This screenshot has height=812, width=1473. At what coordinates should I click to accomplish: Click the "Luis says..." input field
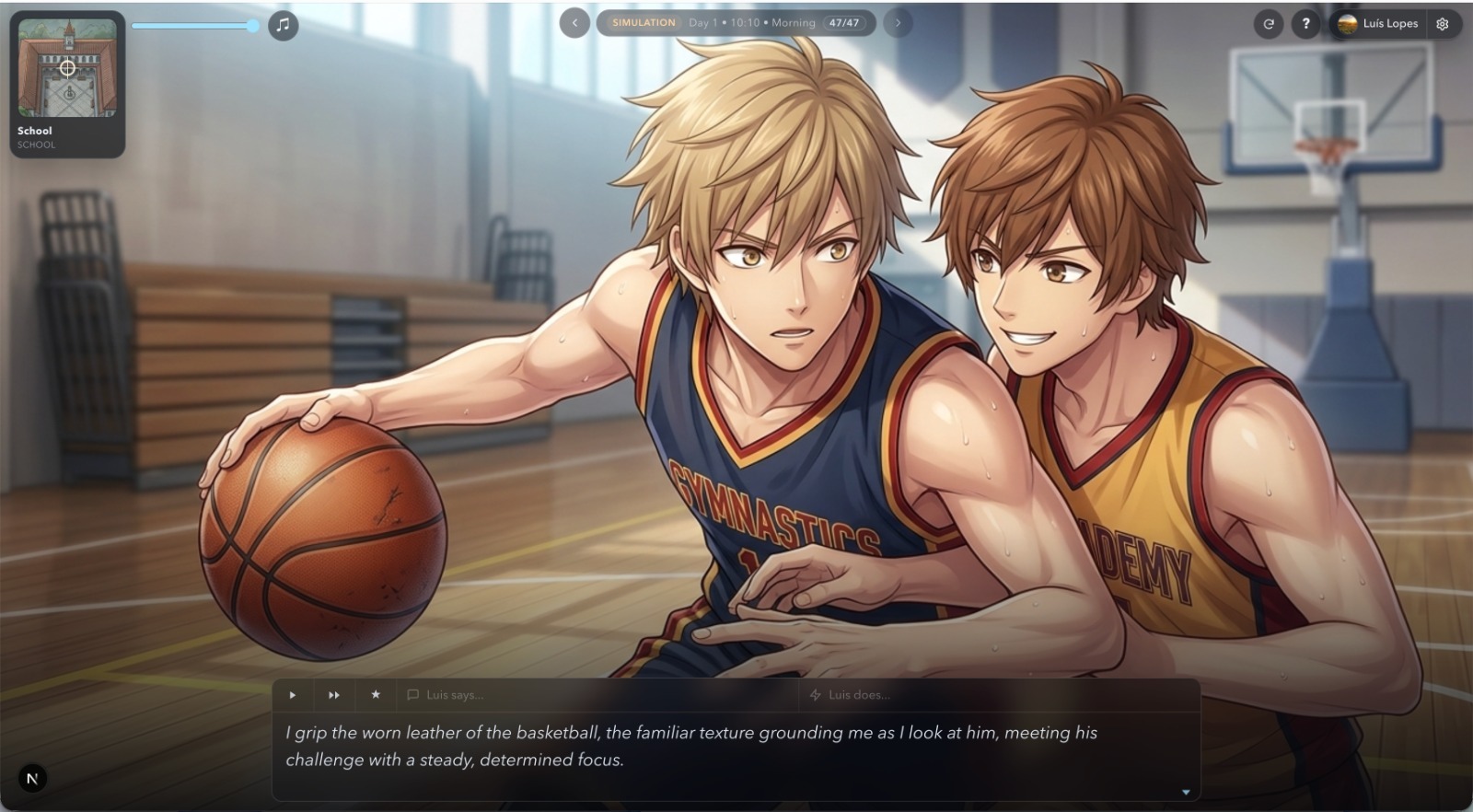click(598, 695)
